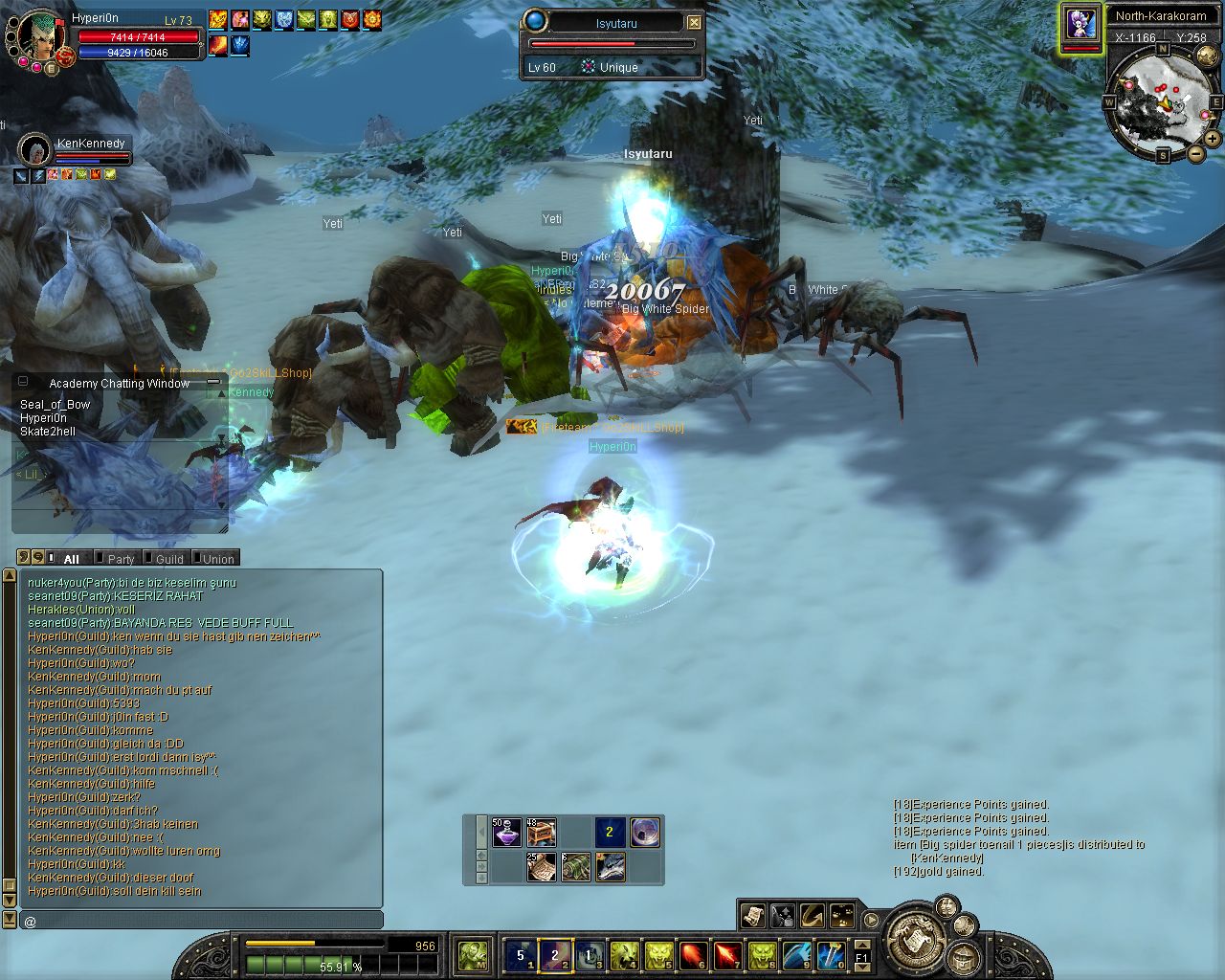This screenshot has width=1225, height=980.
Task: Open the scroll icon shortcut above hotbar
Action: tap(753, 916)
